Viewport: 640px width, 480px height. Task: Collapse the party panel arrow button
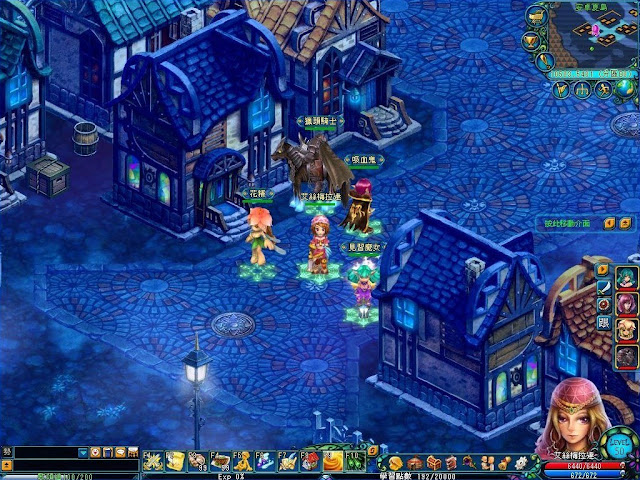pos(603,269)
